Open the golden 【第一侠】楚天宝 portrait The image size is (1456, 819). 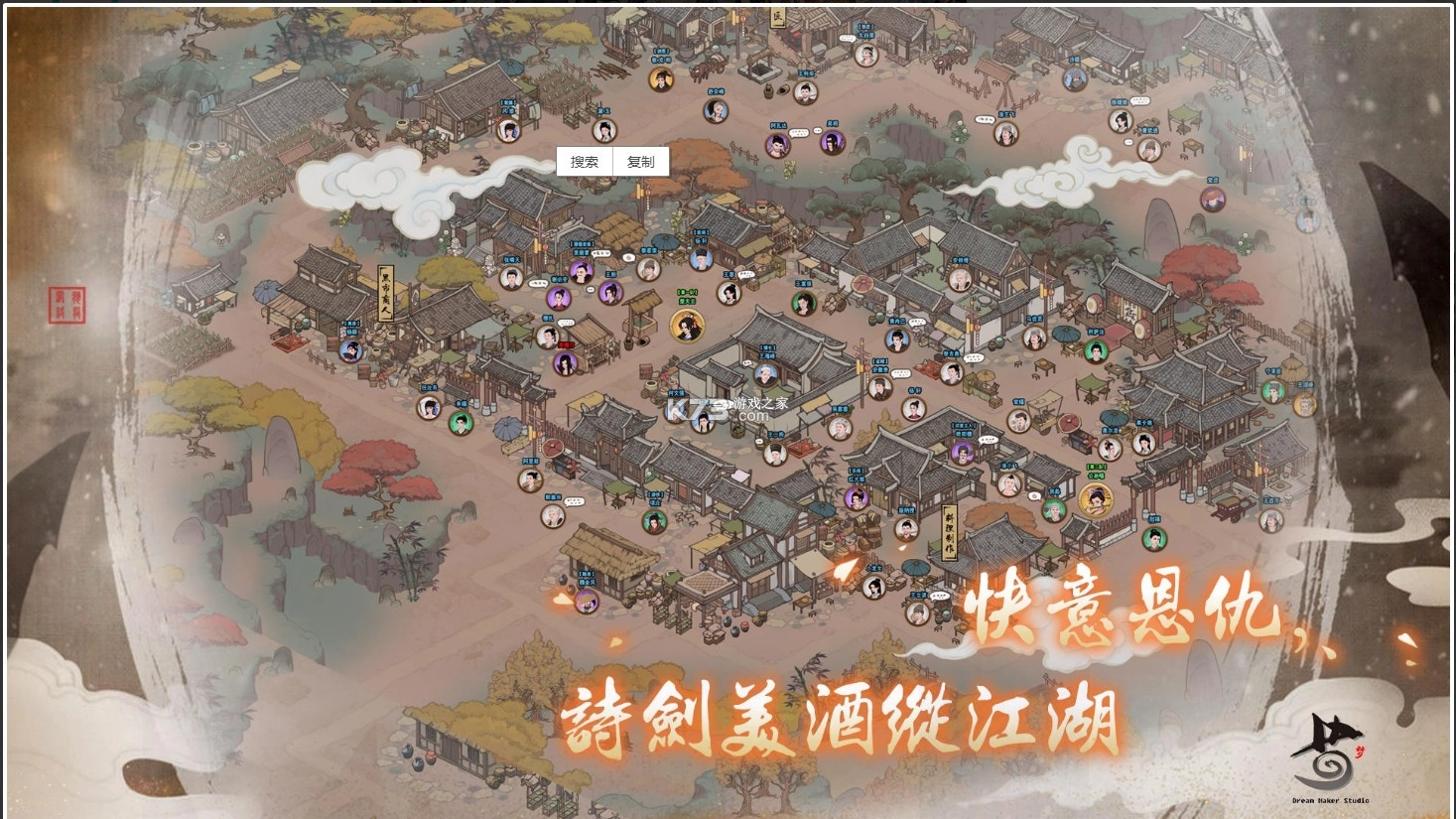(x=686, y=326)
